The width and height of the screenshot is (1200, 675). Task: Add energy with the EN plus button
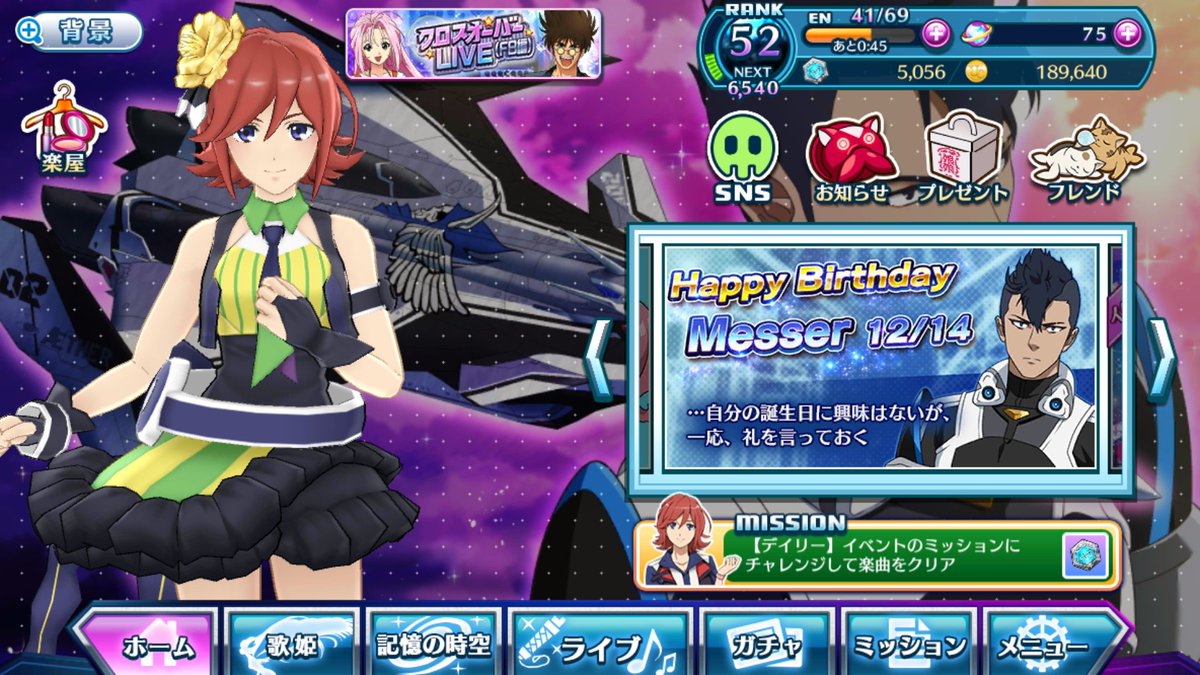click(935, 35)
